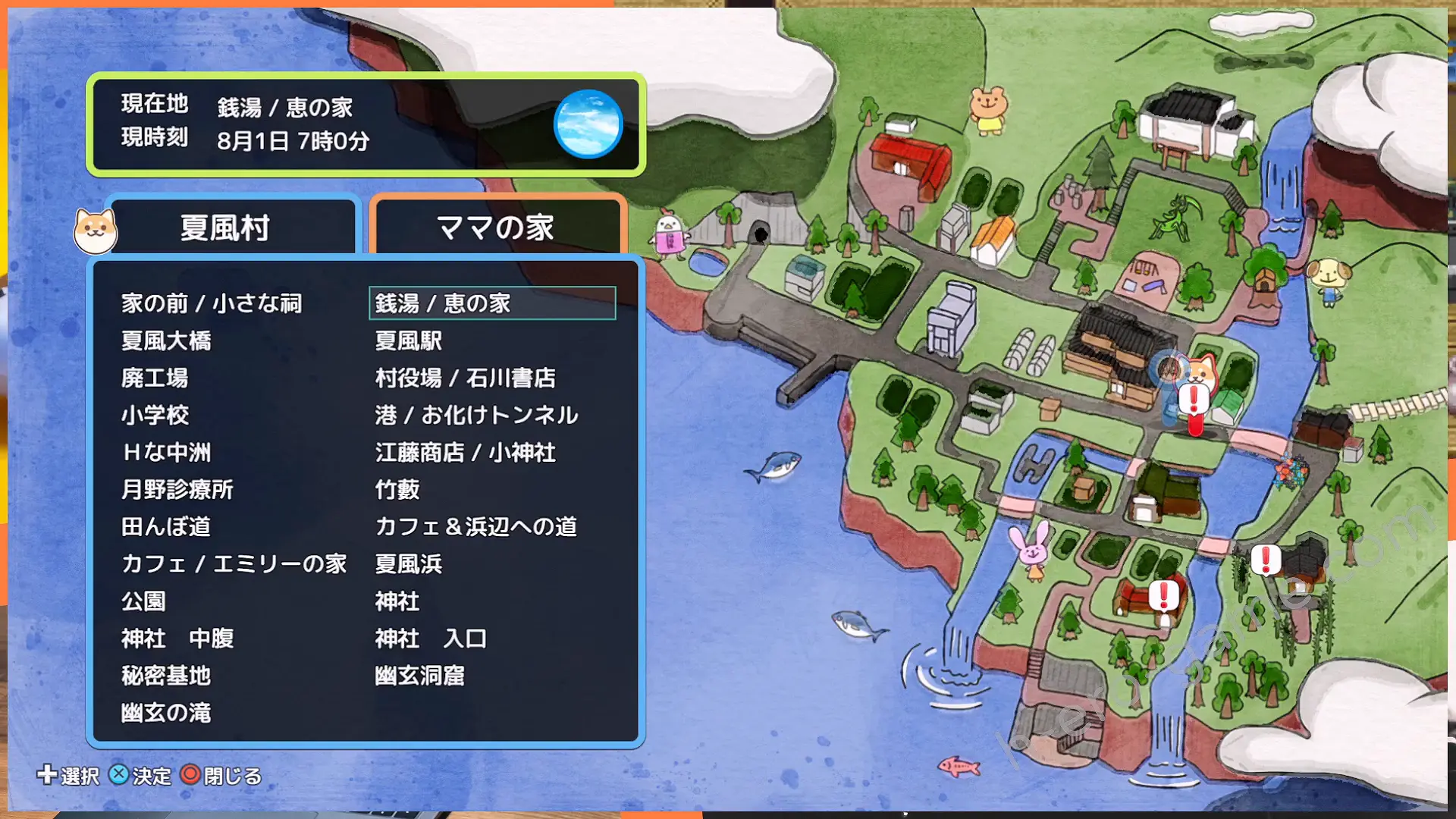
Task: Choose the 廃工場 entry
Action: coord(155,378)
